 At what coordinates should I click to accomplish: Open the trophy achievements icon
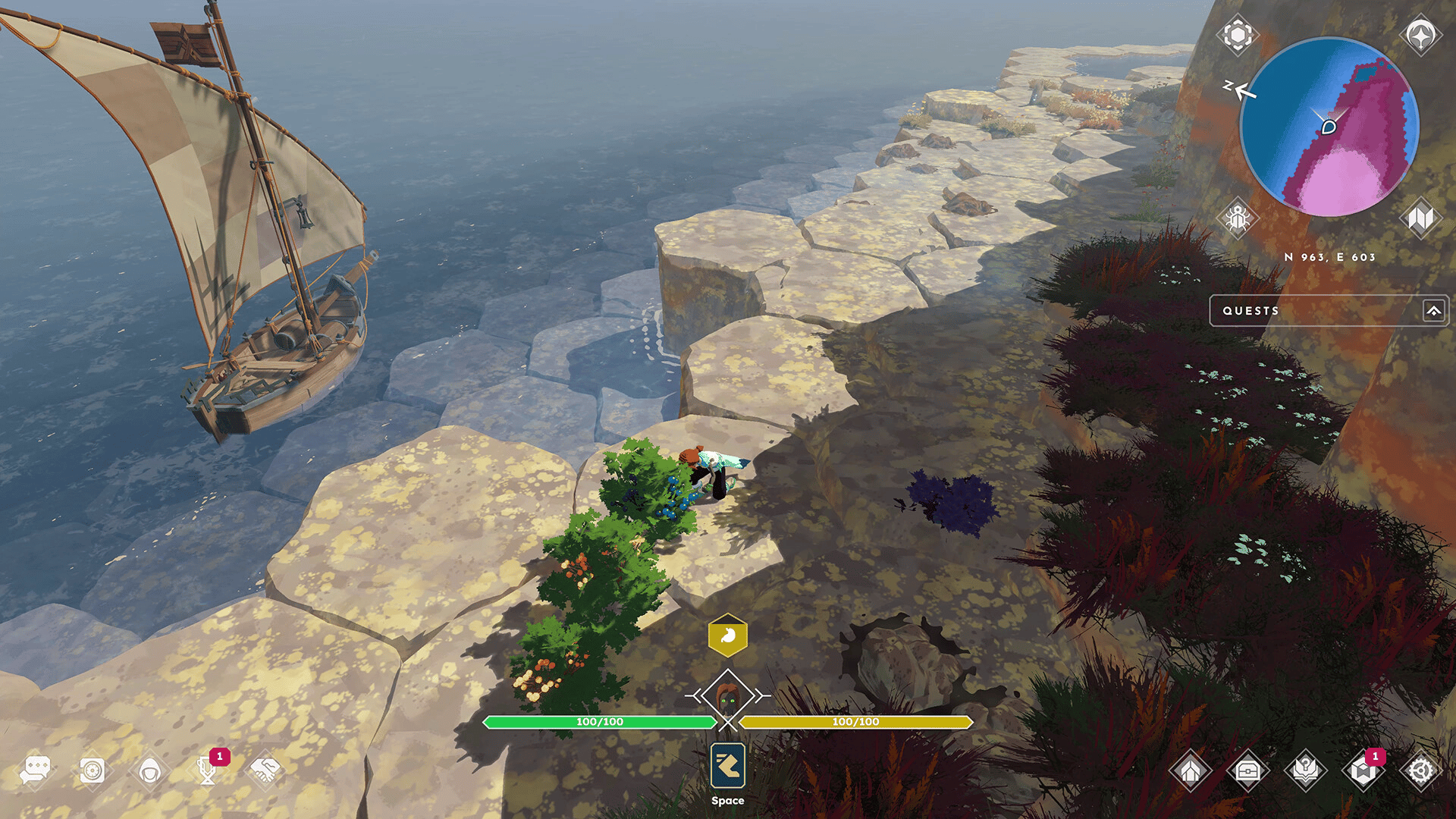(x=207, y=771)
